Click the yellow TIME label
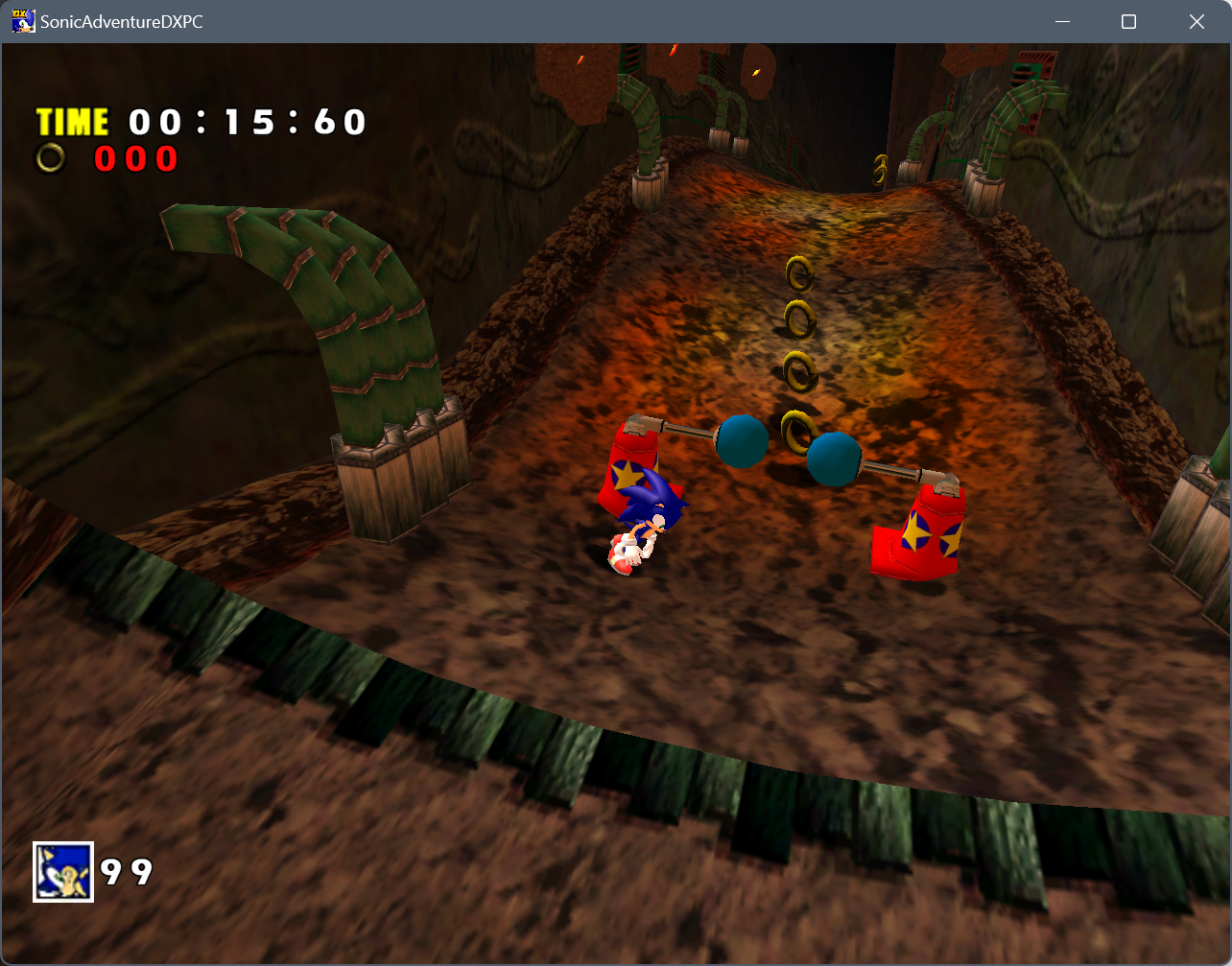Image resolution: width=1232 pixels, height=966 pixels. tap(72, 121)
